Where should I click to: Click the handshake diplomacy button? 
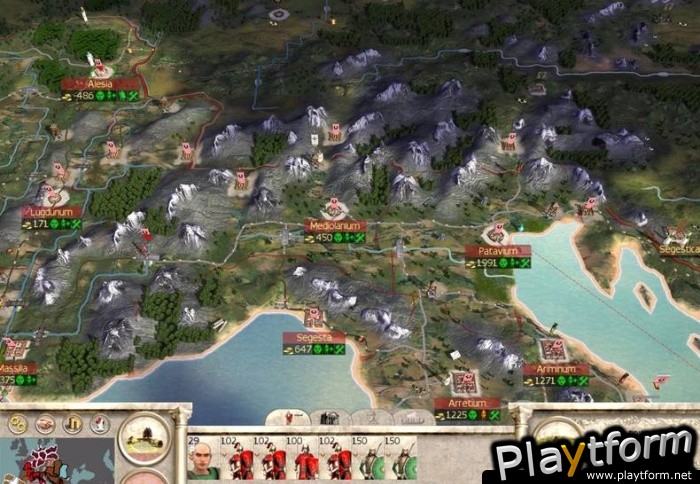pyautogui.click(x=45, y=425)
